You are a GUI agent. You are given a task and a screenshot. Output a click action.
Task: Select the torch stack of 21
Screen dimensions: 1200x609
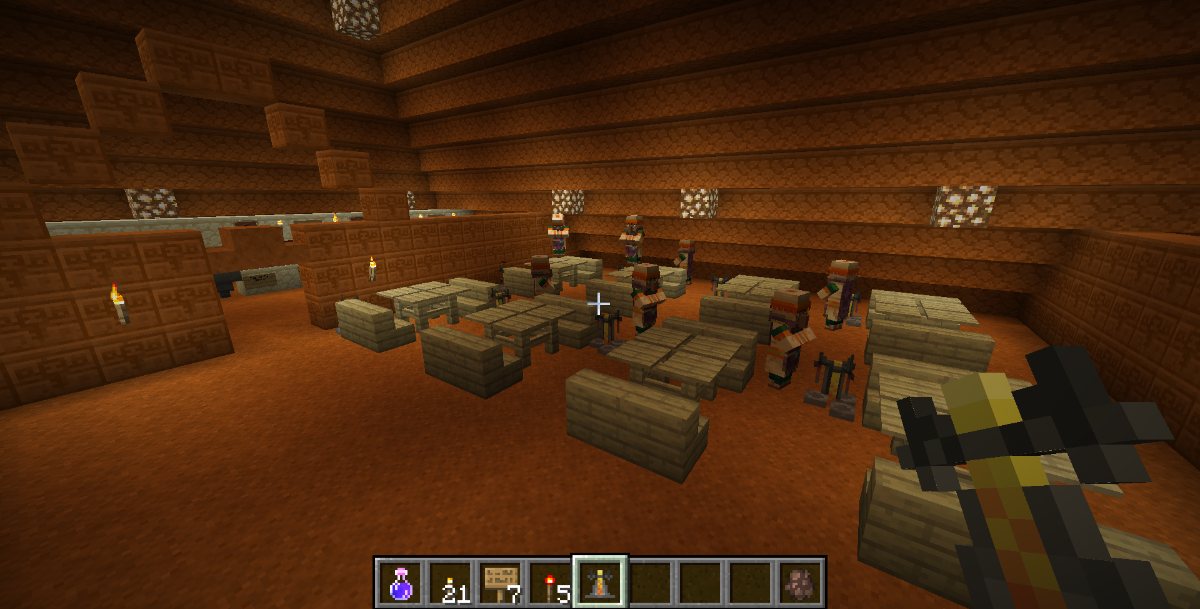click(x=451, y=582)
